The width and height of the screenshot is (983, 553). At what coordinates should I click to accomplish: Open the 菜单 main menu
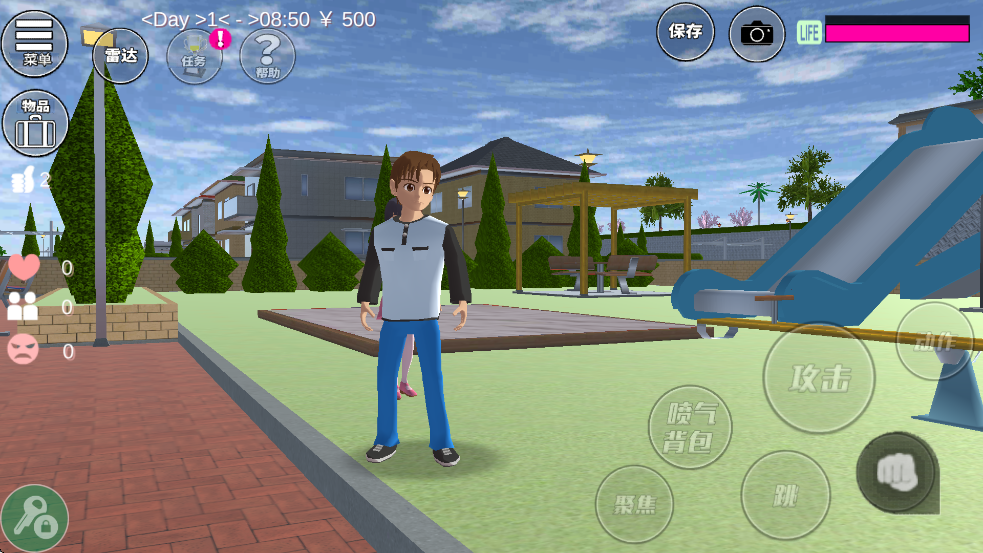[35, 42]
